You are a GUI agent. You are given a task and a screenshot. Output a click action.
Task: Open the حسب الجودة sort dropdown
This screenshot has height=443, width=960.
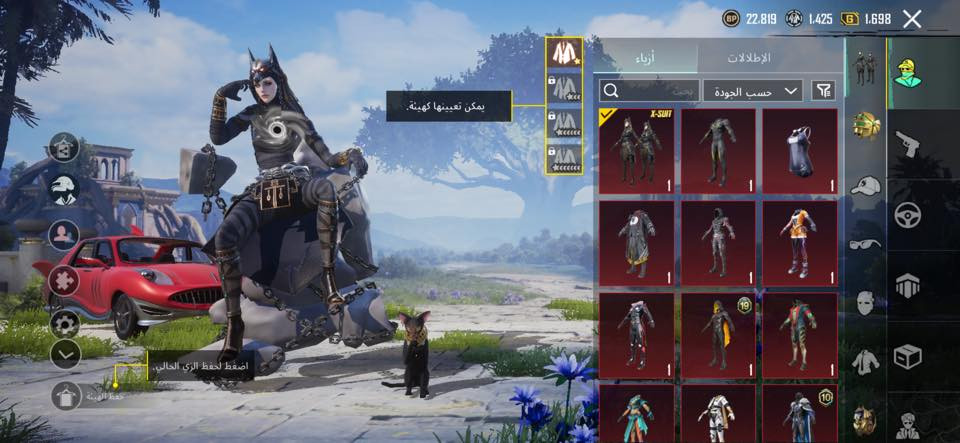(752, 91)
